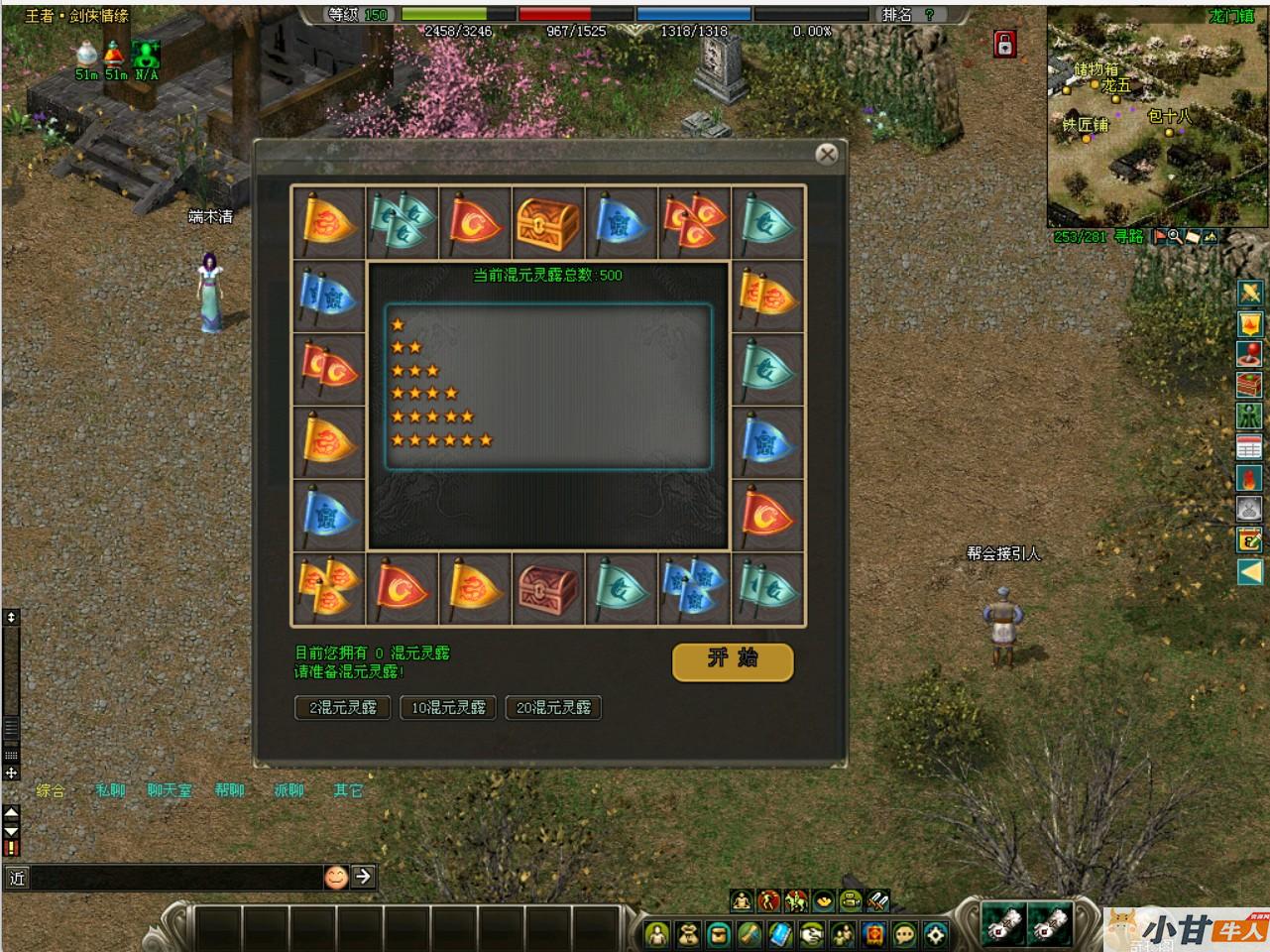The image size is (1270, 952).
Task: Open the 聊天室 chat room tab
Action: 170,790
